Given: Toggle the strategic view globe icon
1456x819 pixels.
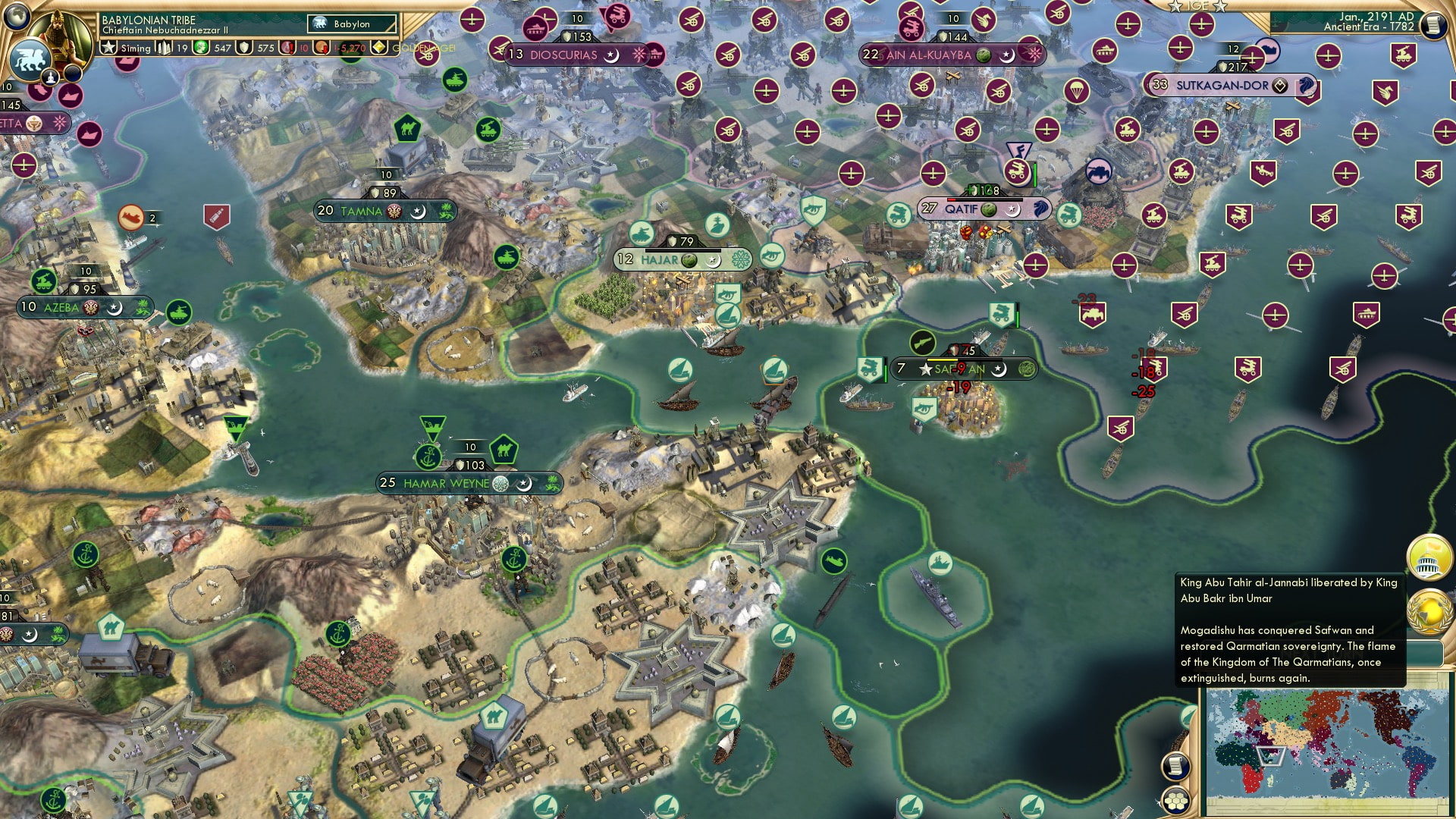Looking at the screenshot, I should 15,17.
